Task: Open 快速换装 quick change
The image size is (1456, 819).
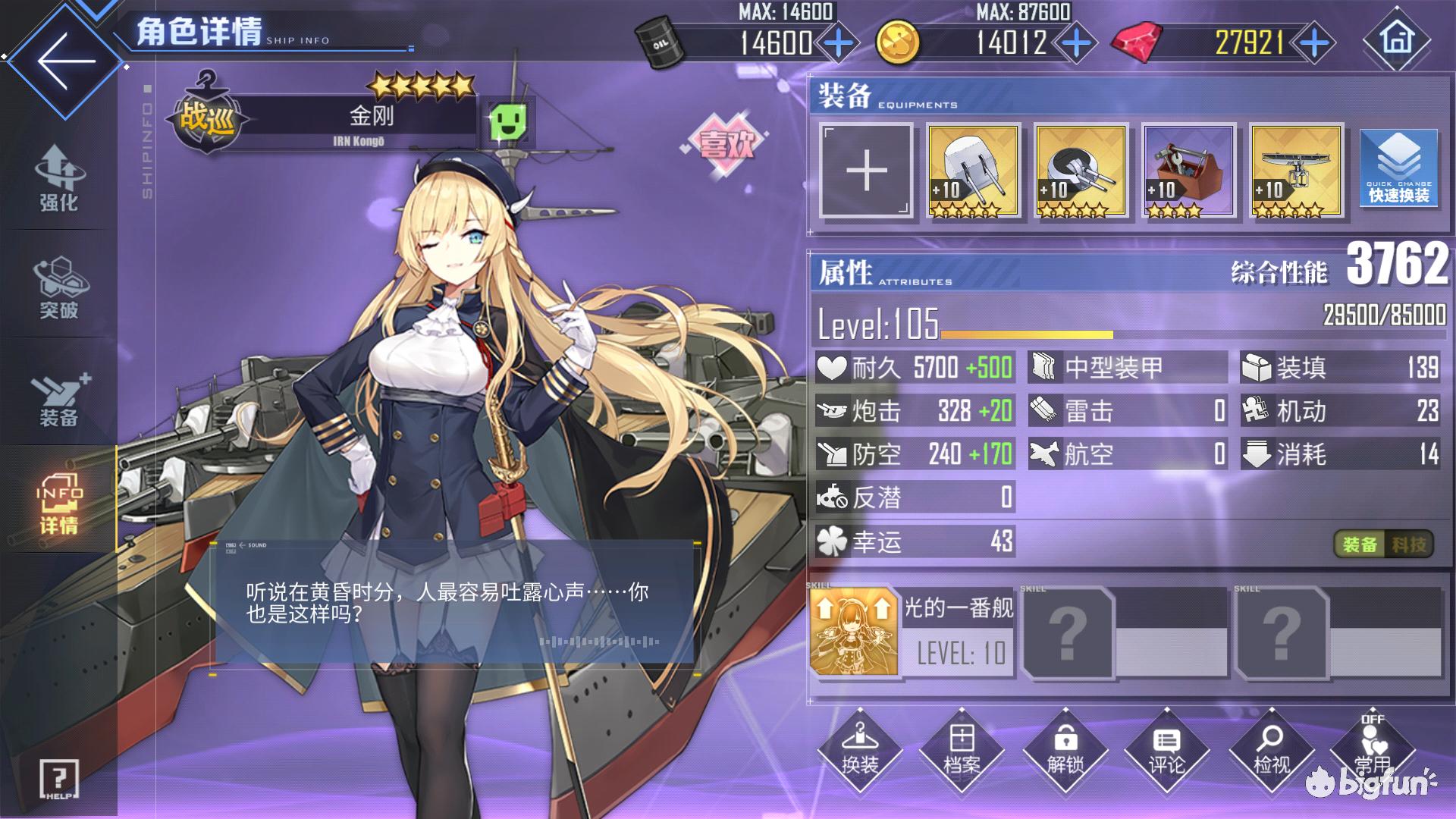Action: 1398,171
